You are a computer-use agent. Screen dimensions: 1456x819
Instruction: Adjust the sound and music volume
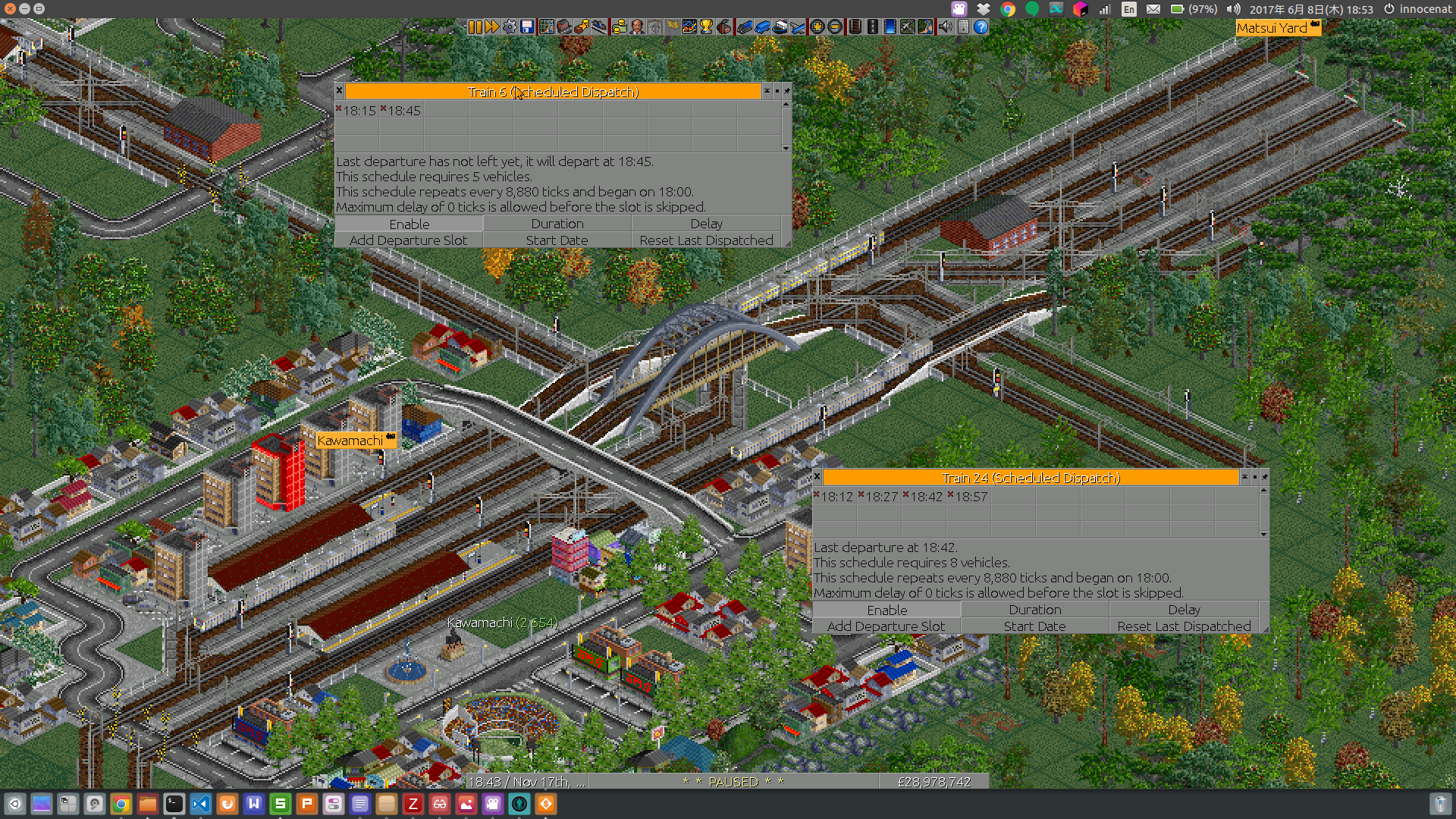(x=946, y=27)
